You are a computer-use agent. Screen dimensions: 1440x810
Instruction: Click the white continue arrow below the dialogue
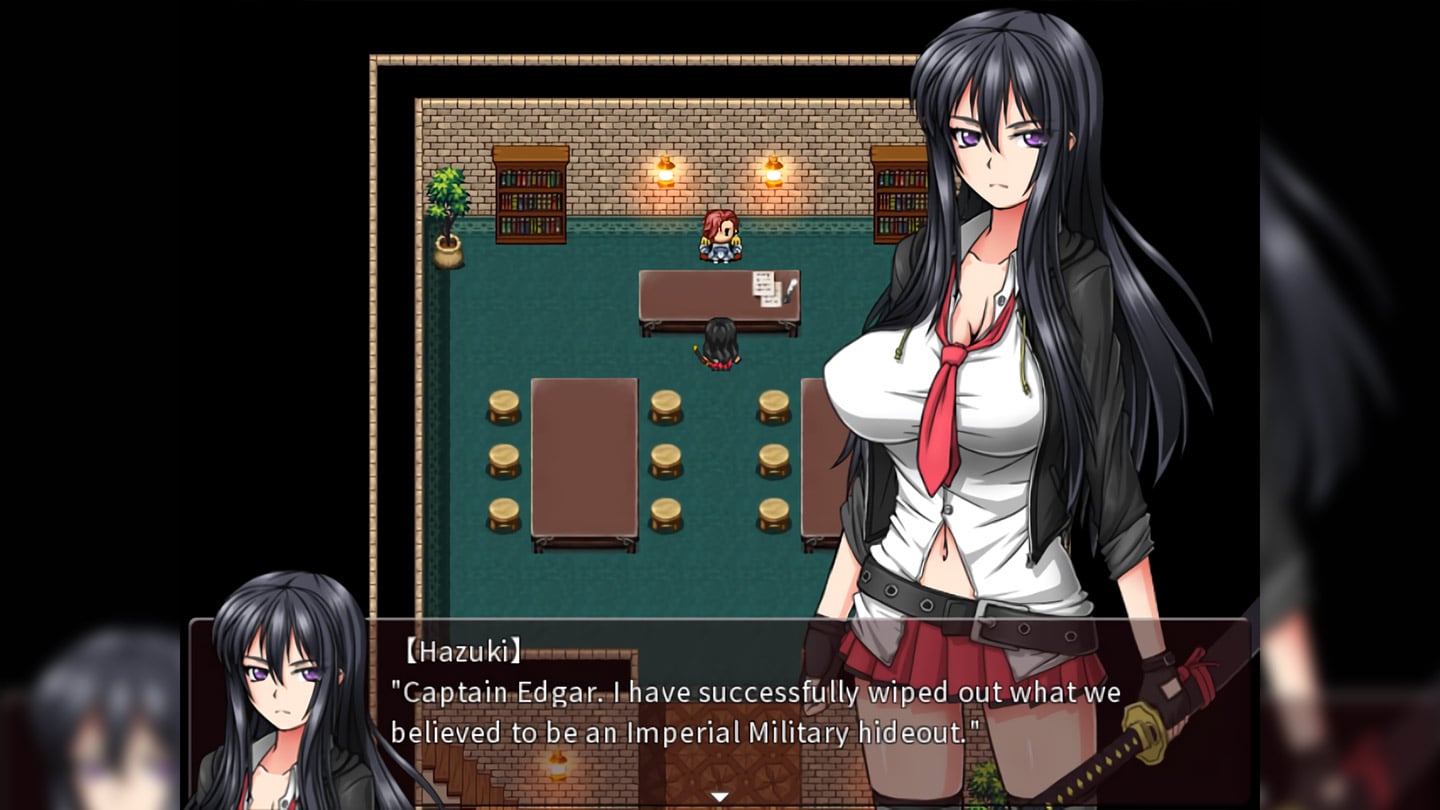718,797
